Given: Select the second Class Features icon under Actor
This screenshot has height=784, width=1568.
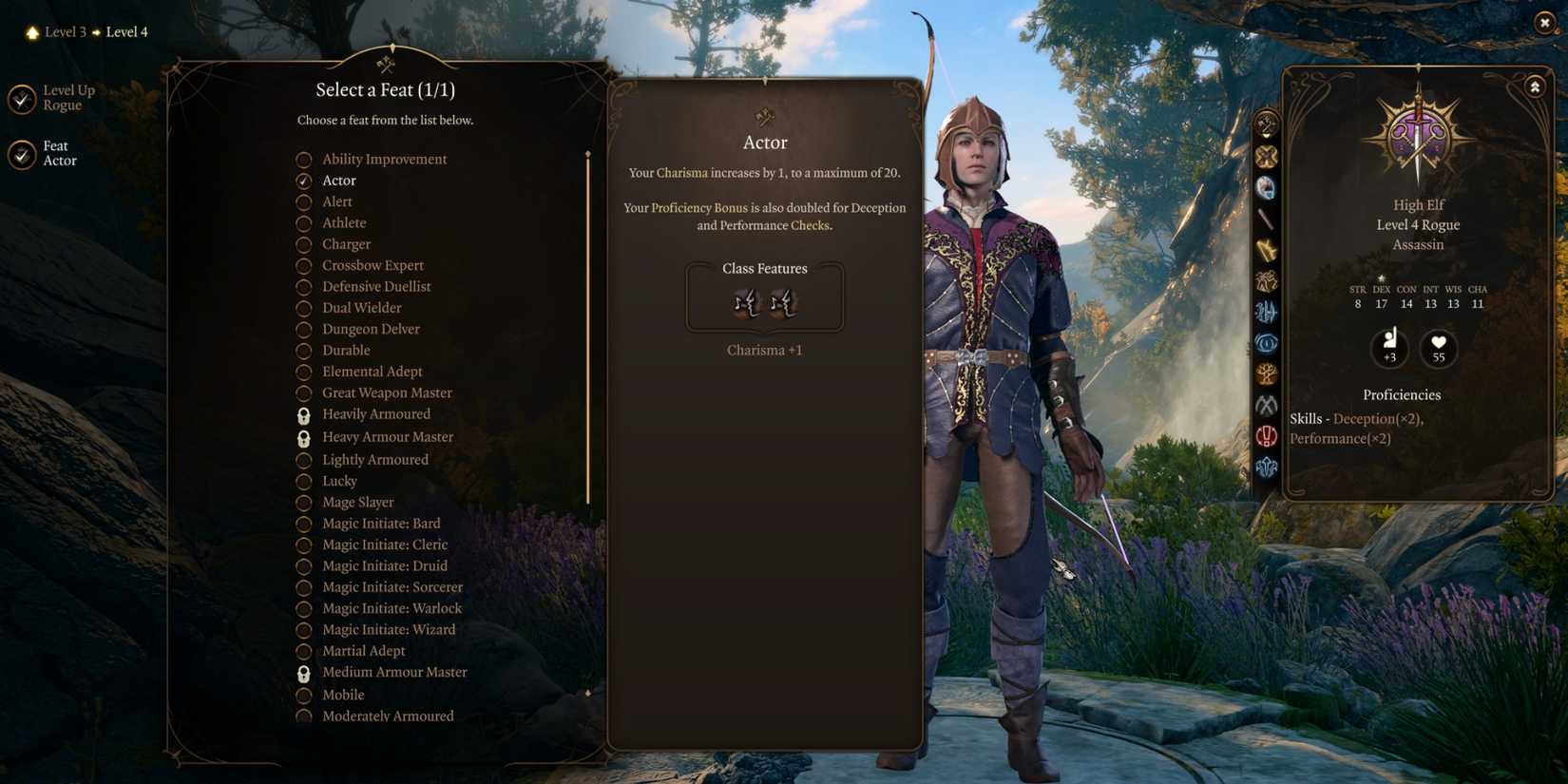Looking at the screenshot, I should 783,304.
